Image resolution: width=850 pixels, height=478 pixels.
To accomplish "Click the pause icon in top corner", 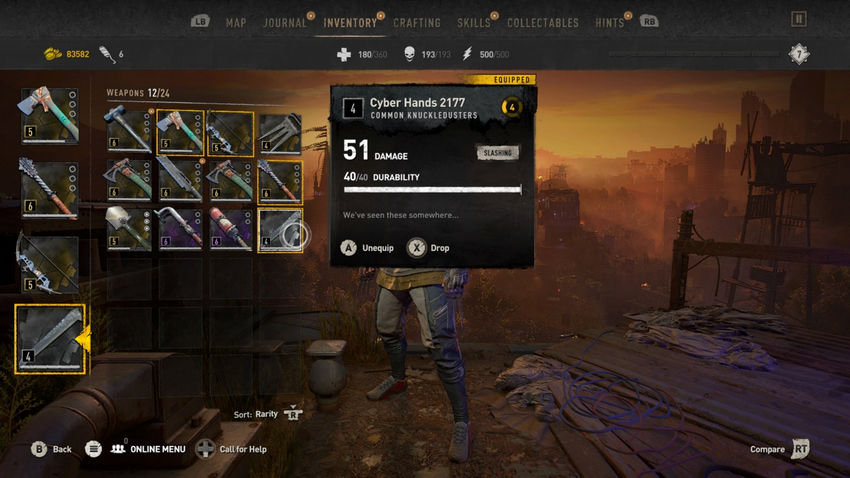I will (x=798, y=18).
